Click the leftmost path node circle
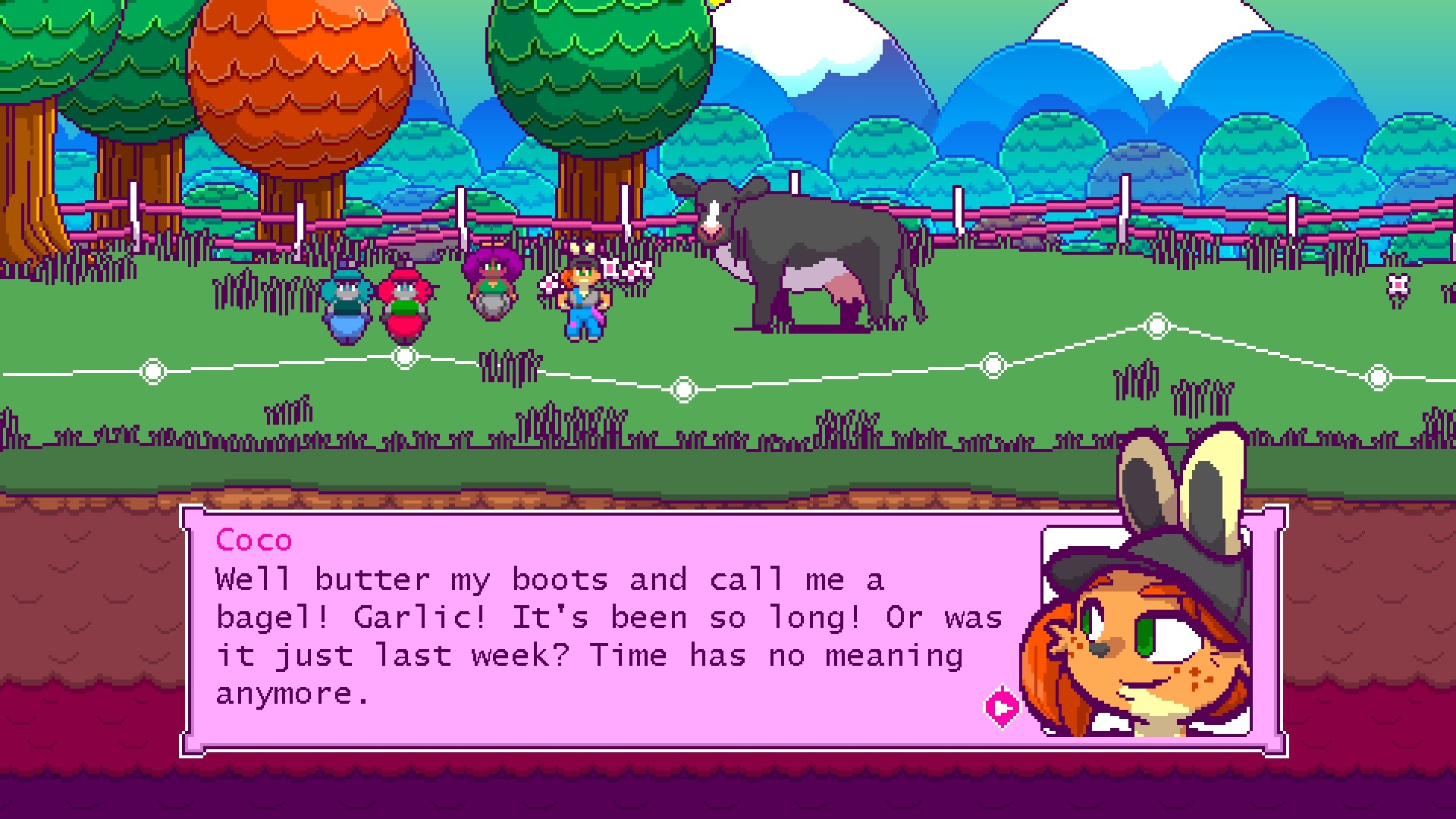This screenshot has height=819, width=1456. 154,371
